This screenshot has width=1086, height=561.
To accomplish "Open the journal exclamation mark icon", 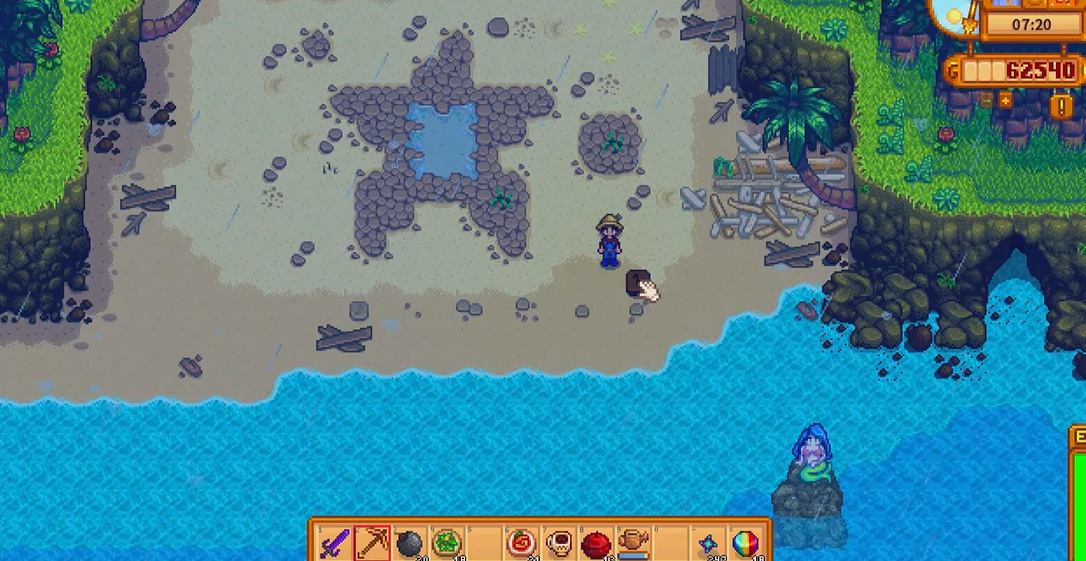I will pyautogui.click(x=1059, y=106).
